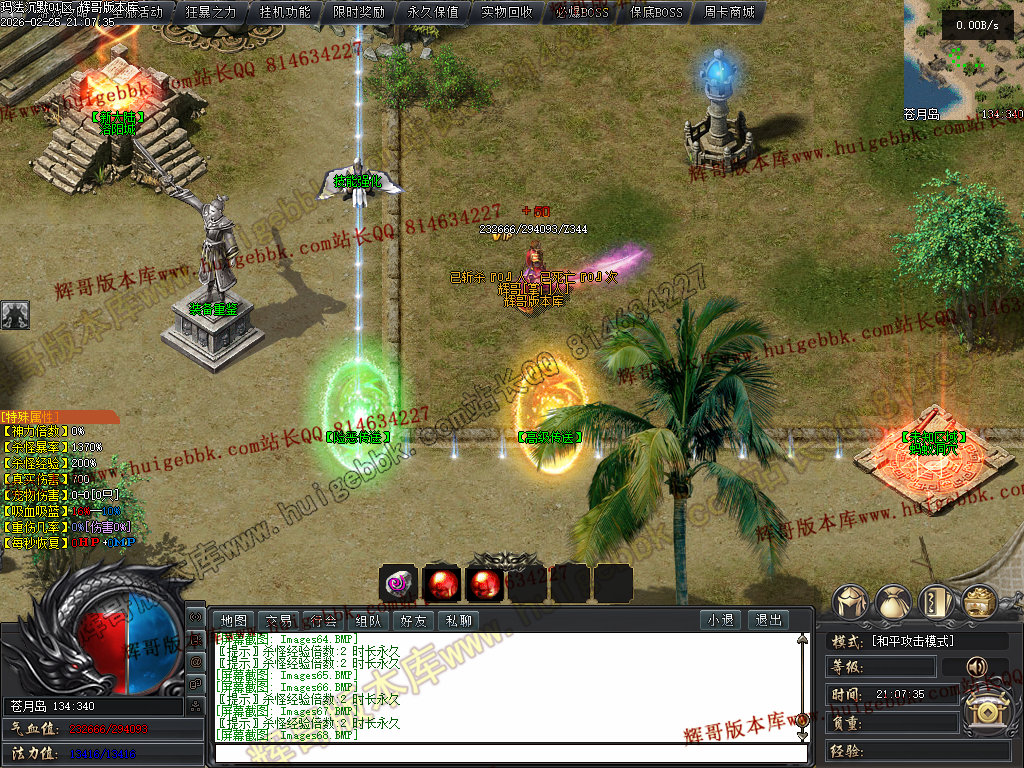Open the 必爆BOSS menu
The height and width of the screenshot is (768, 1024).
click(581, 12)
